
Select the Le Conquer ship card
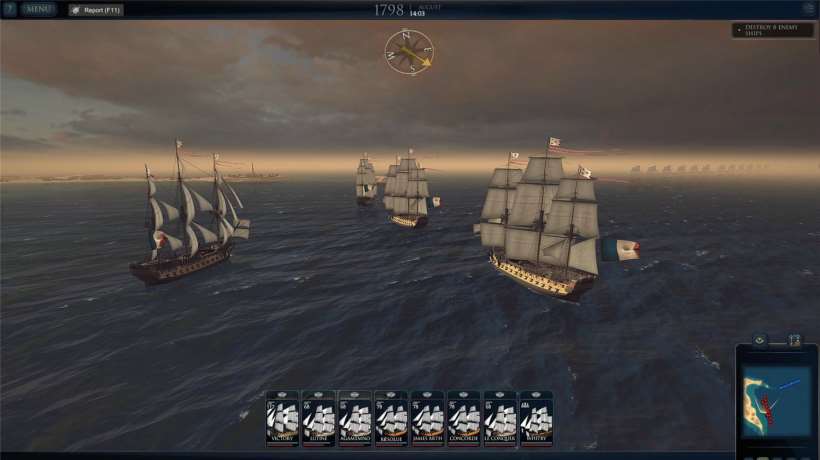tap(500, 418)
